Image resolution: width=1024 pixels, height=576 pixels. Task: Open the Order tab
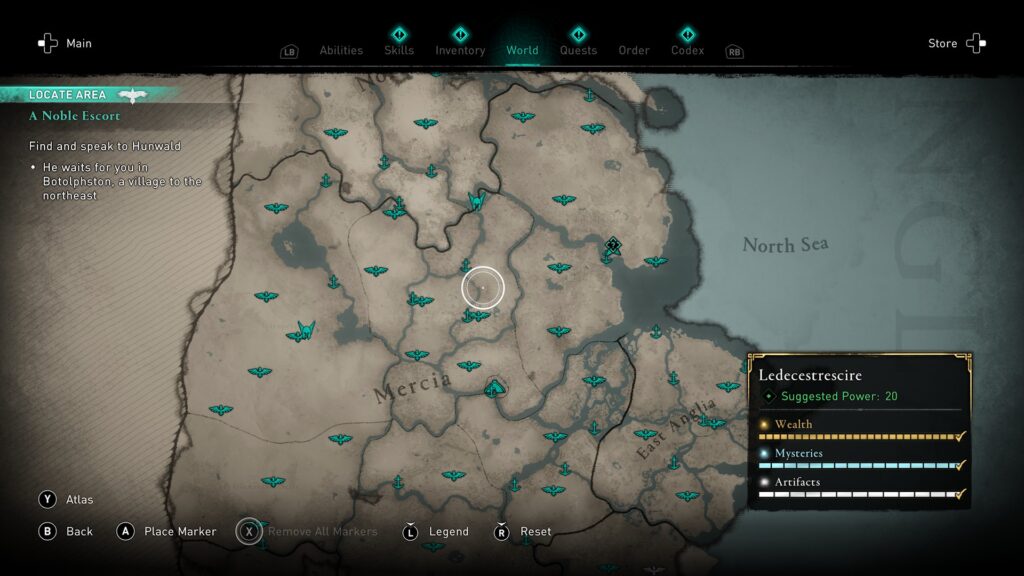(634, 50)
